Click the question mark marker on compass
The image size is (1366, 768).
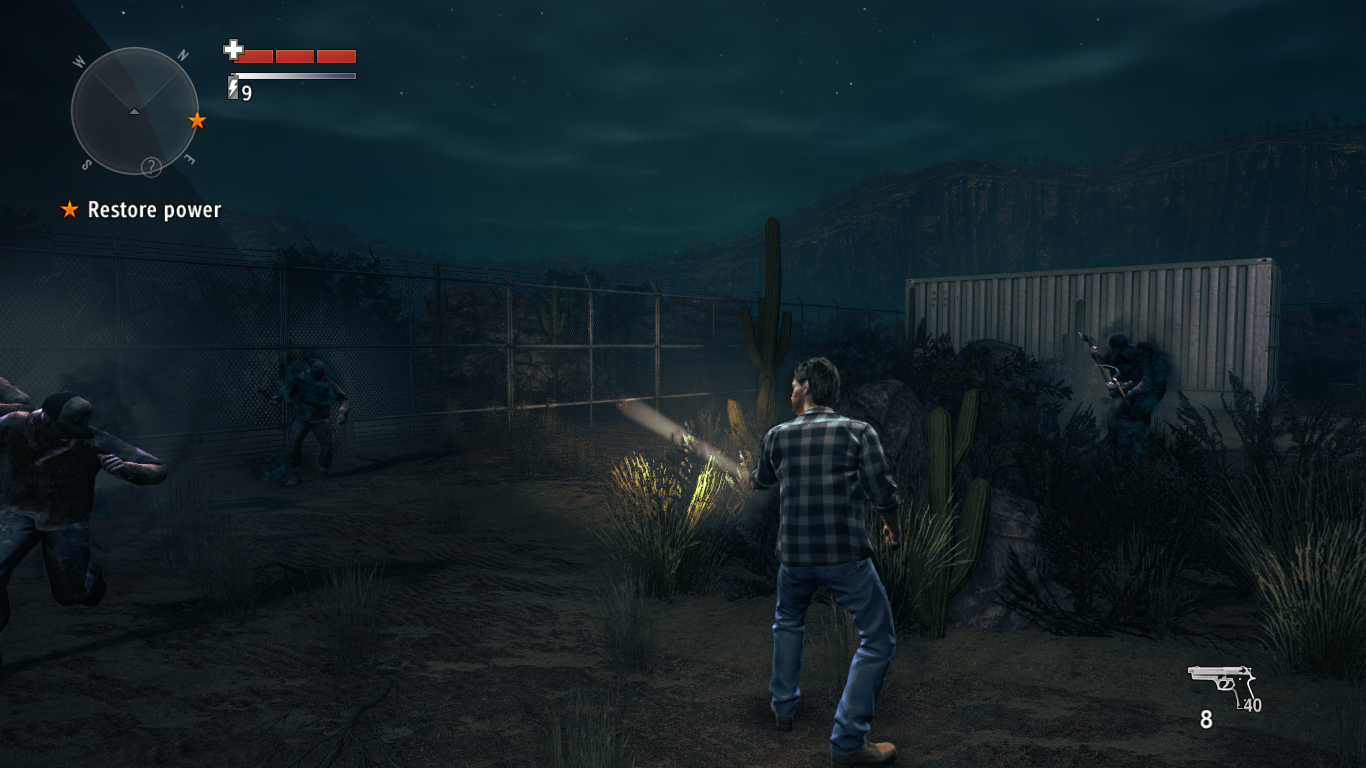coord(151,167)
